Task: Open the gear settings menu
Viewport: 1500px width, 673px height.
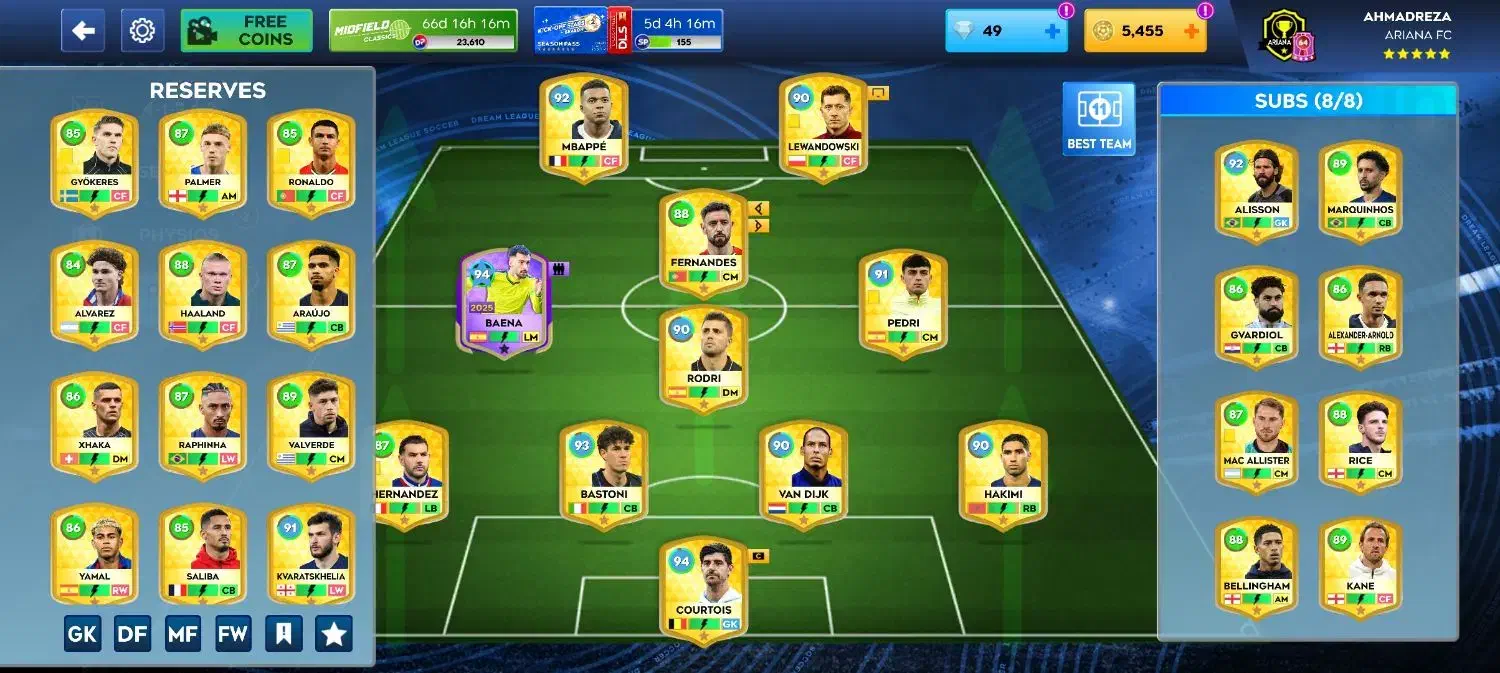Action: point(142,31)
